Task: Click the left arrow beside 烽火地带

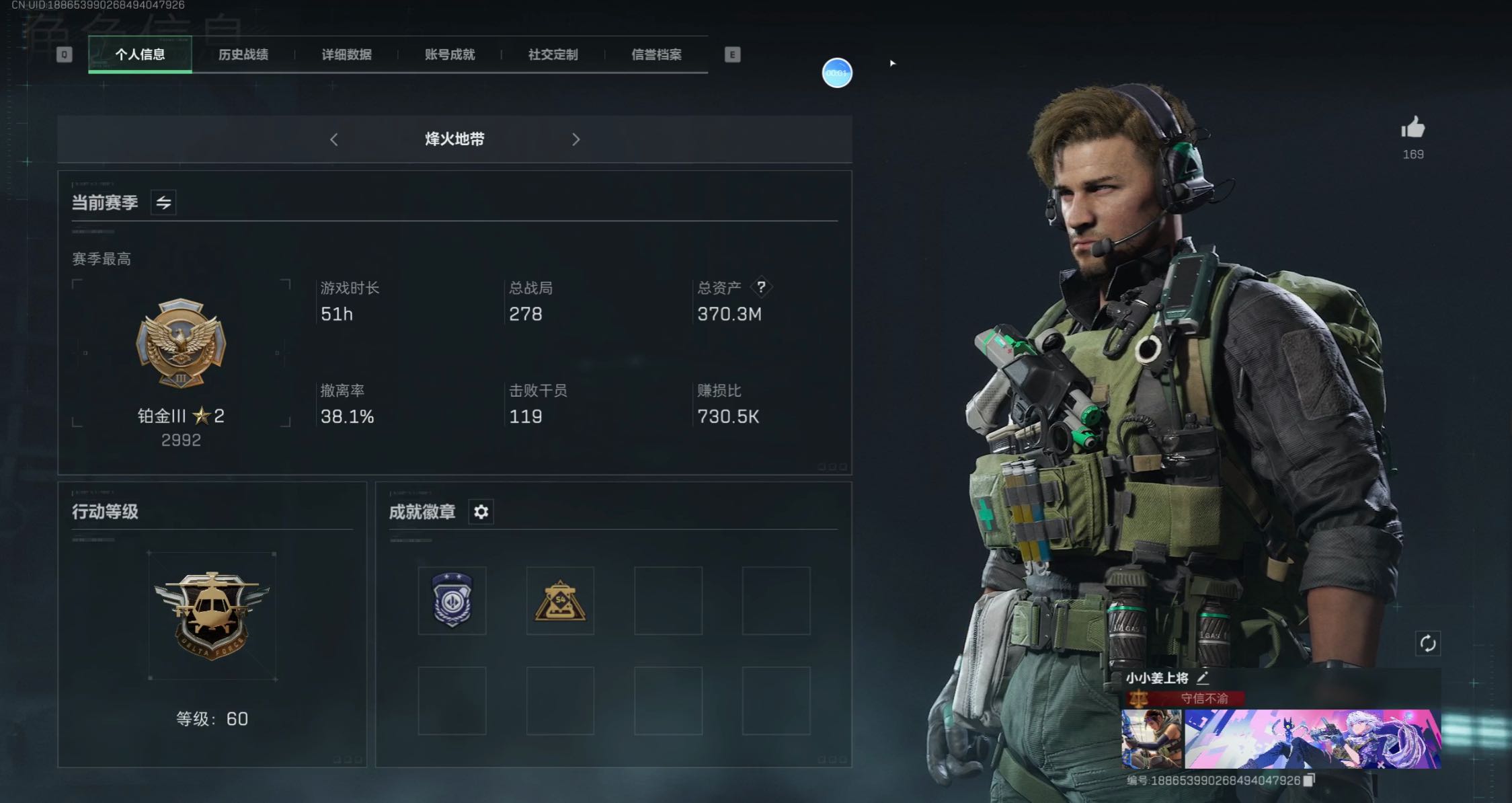Action: (x=334, y=139)
